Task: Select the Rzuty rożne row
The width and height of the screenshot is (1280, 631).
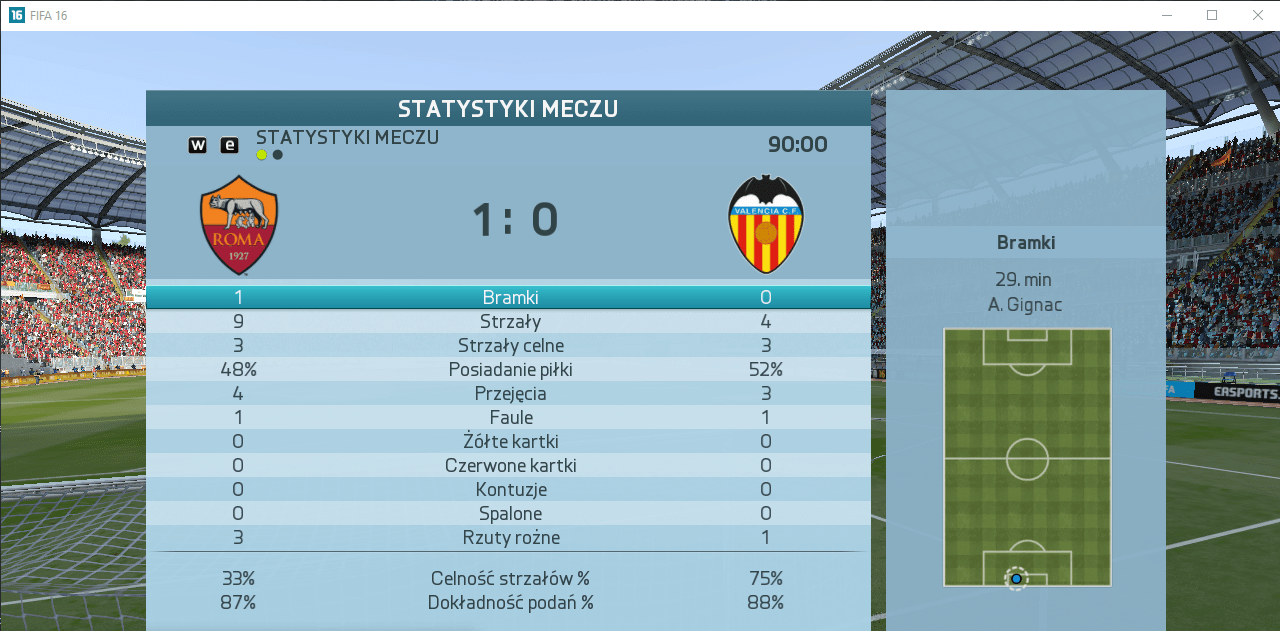Action: pos(510,537)
